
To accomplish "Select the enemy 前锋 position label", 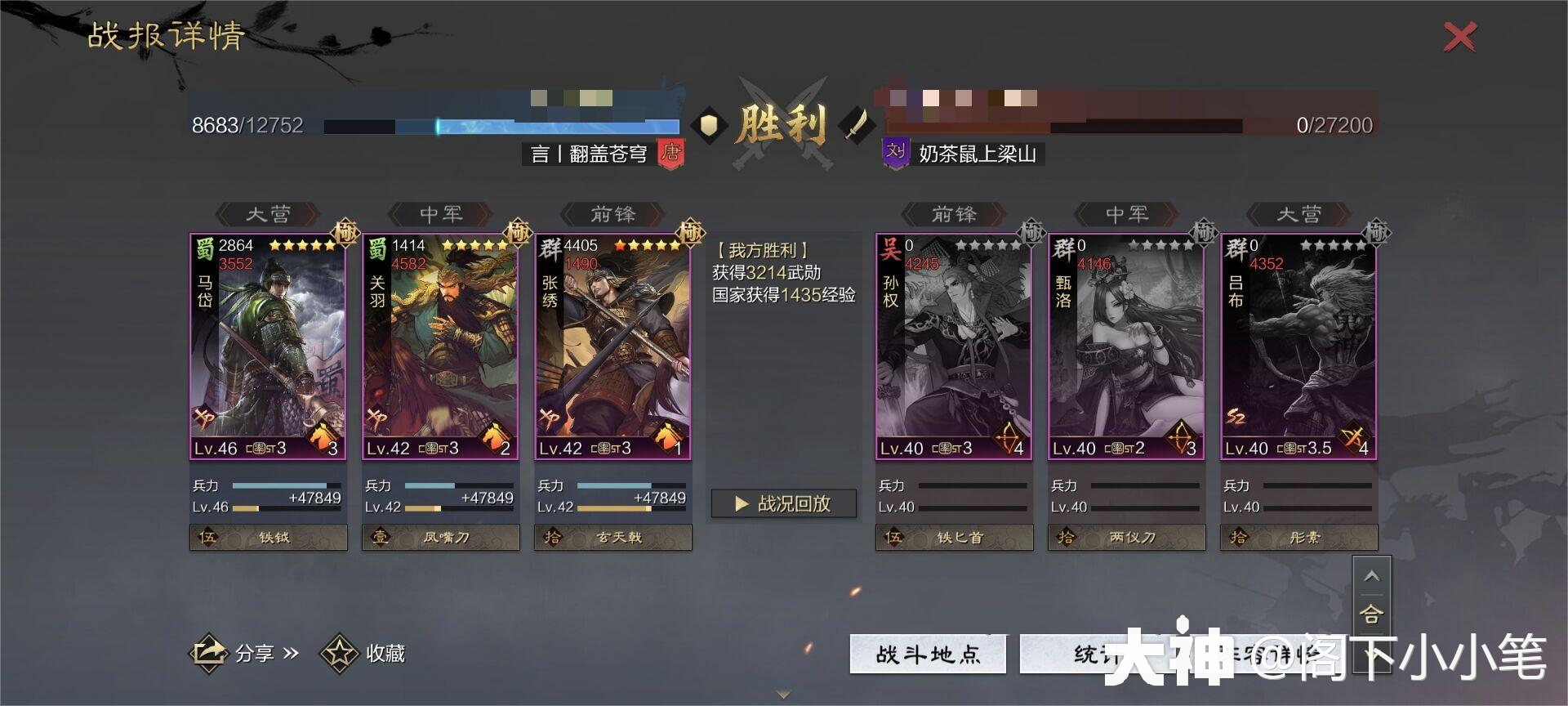I will pyautogui.click(x=954, y=214).
